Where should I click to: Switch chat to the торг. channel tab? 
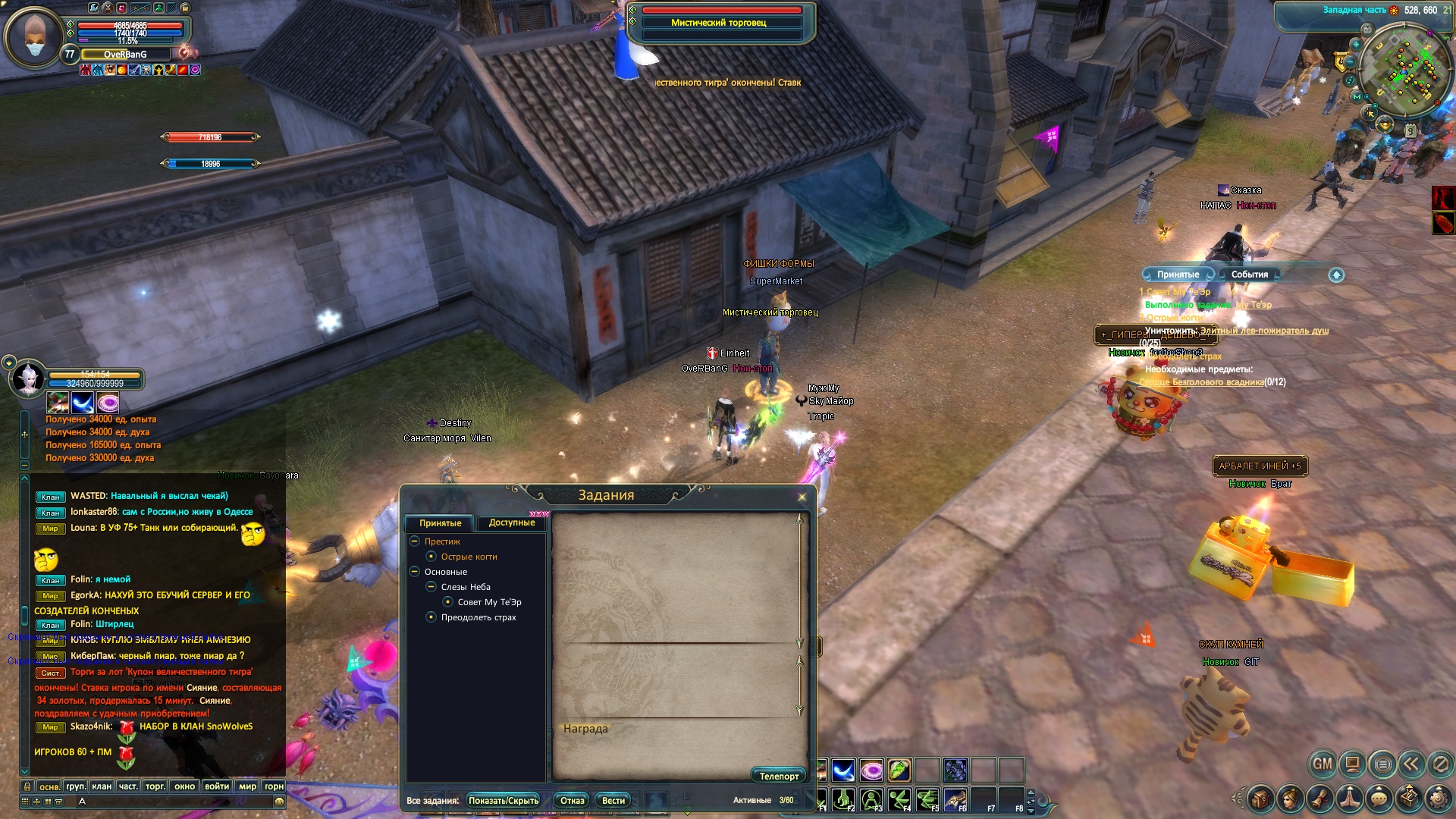155,786
